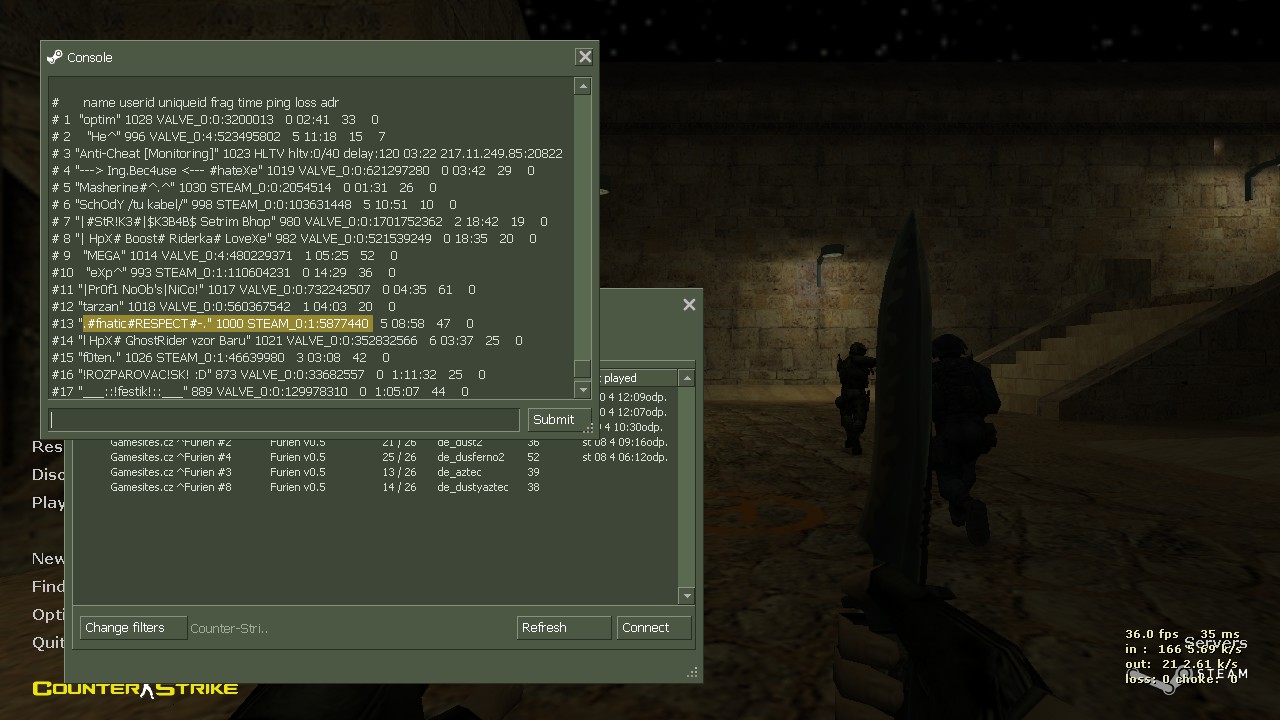
Task: Select the Gamesites.cz Furien #4 server
Action: click(171, 457)
